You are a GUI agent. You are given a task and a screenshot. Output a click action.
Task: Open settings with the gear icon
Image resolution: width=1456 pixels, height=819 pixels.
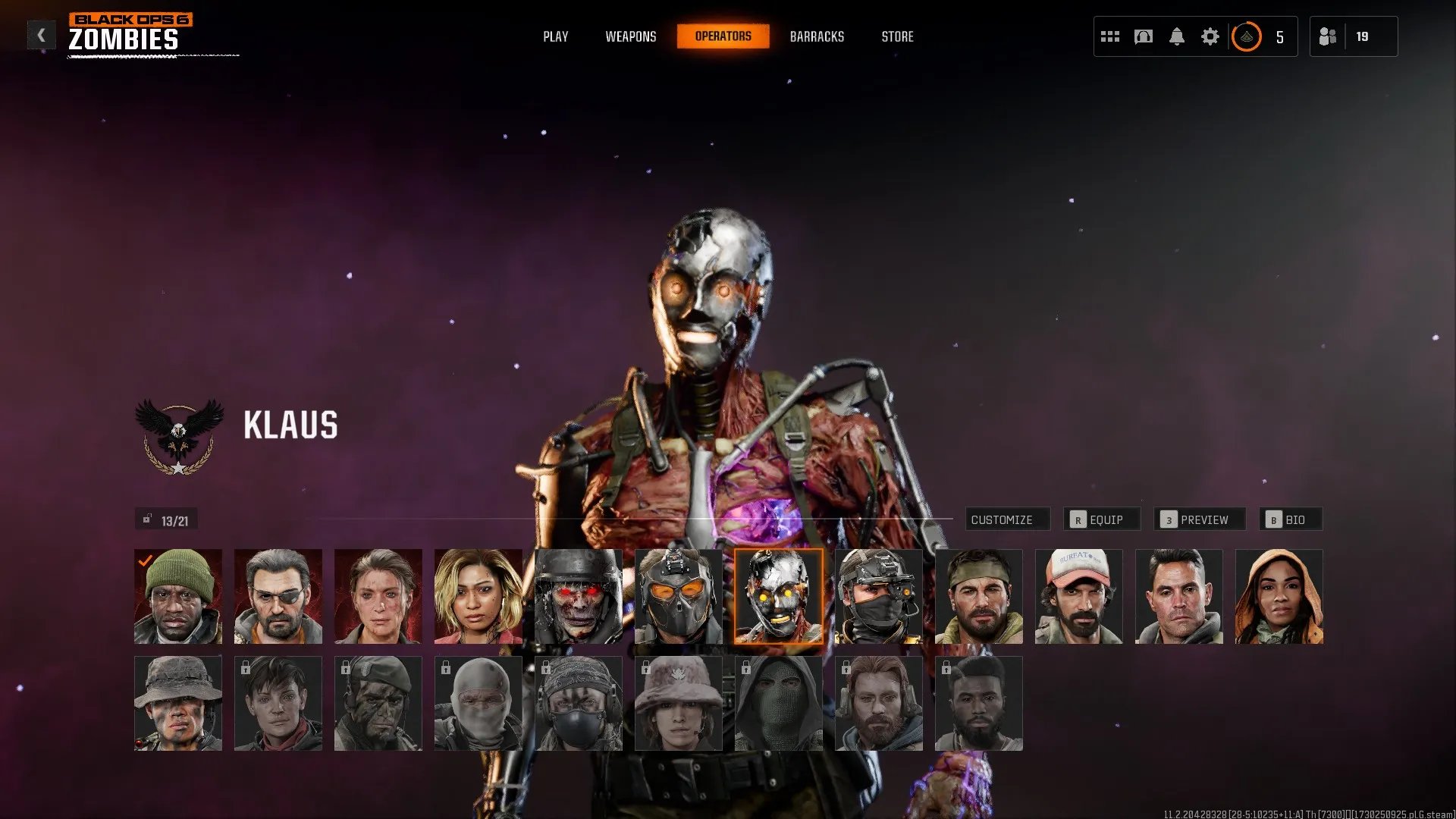click(1210, 36)
